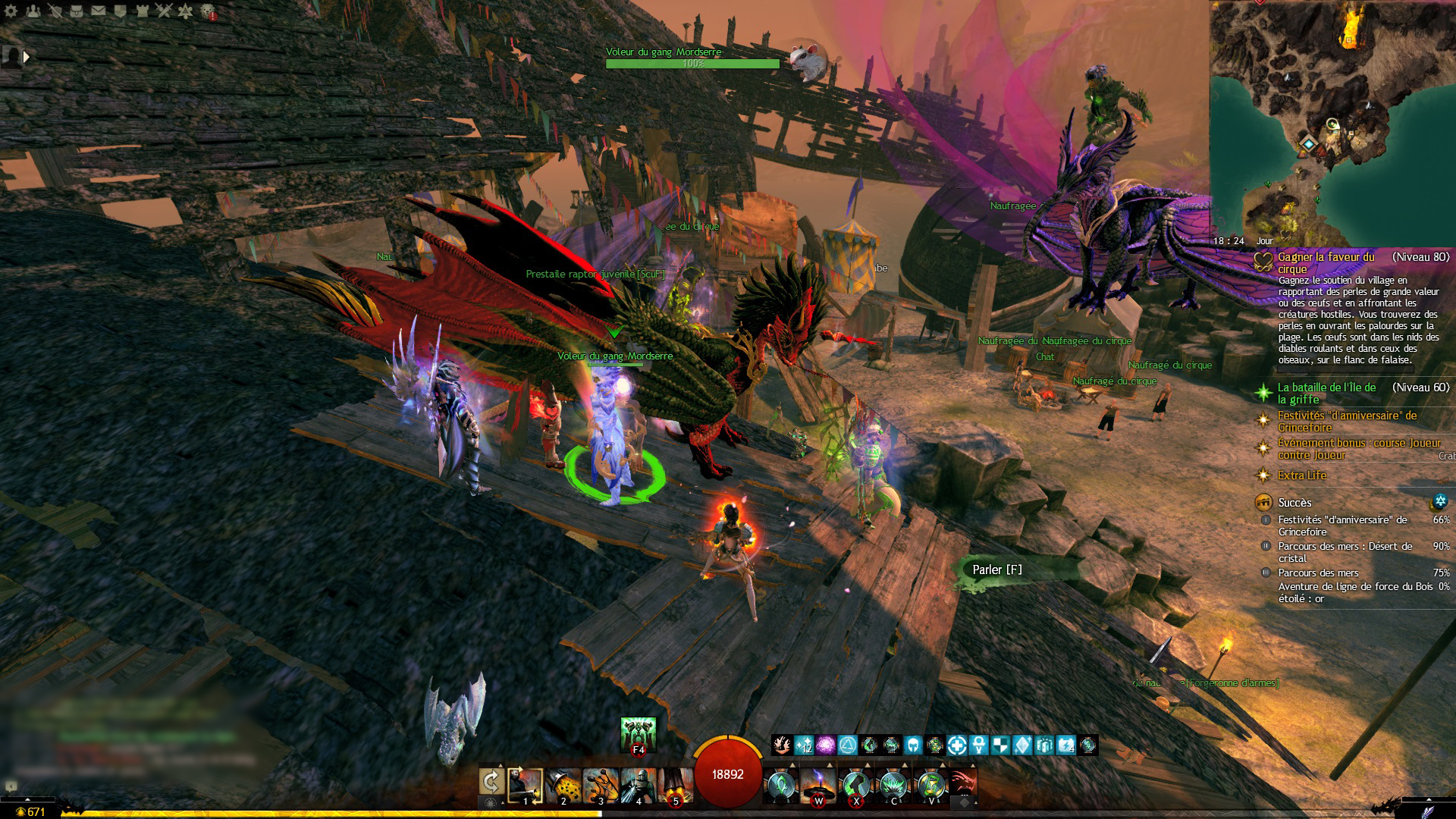The height and width of the screenshot is (819, 1456).
Task: Swap weapons with the curved arrow button
Action: [x=491, y=782]
